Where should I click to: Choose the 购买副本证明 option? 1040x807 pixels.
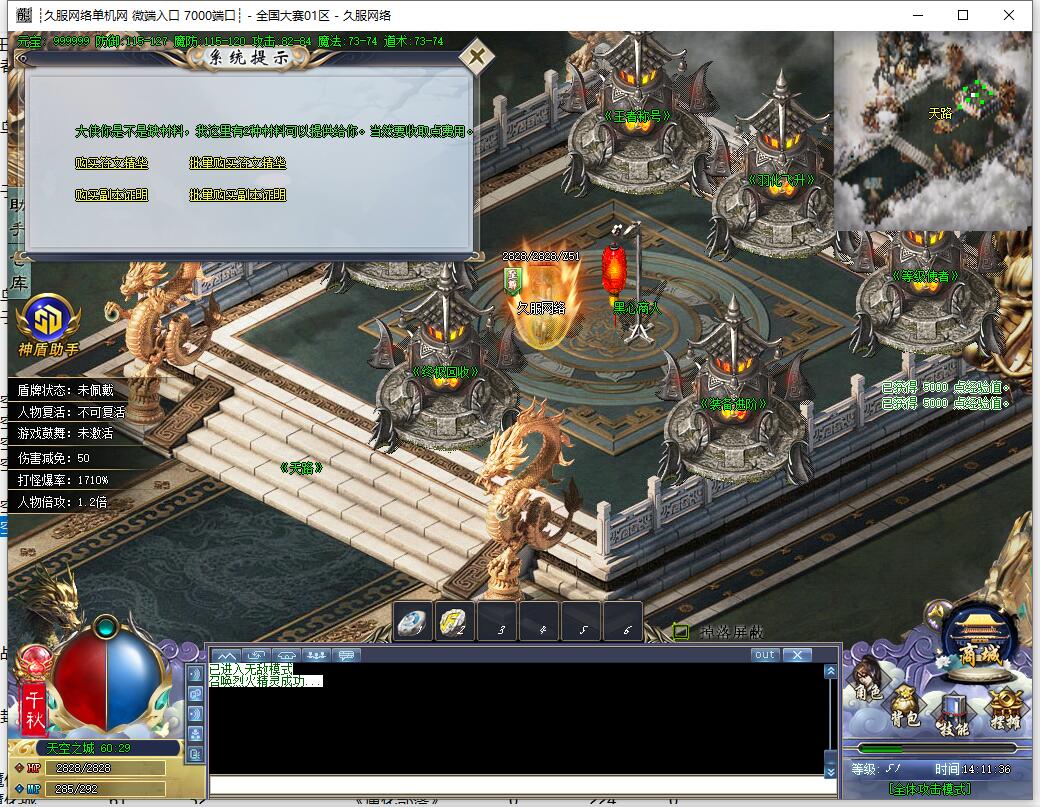tap(111, 195)
